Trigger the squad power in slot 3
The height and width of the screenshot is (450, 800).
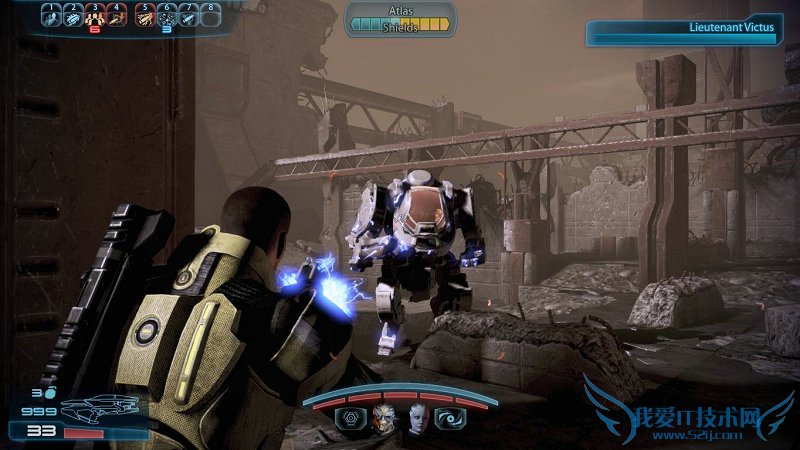(95, 18)
